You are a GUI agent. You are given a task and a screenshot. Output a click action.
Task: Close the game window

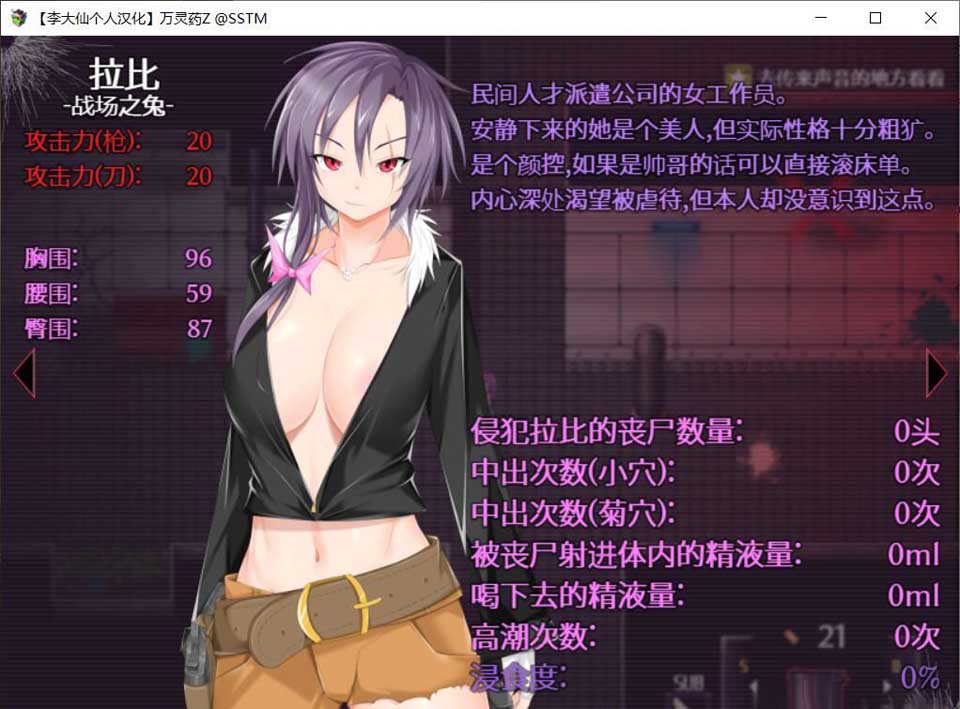[x=931, y=18]
